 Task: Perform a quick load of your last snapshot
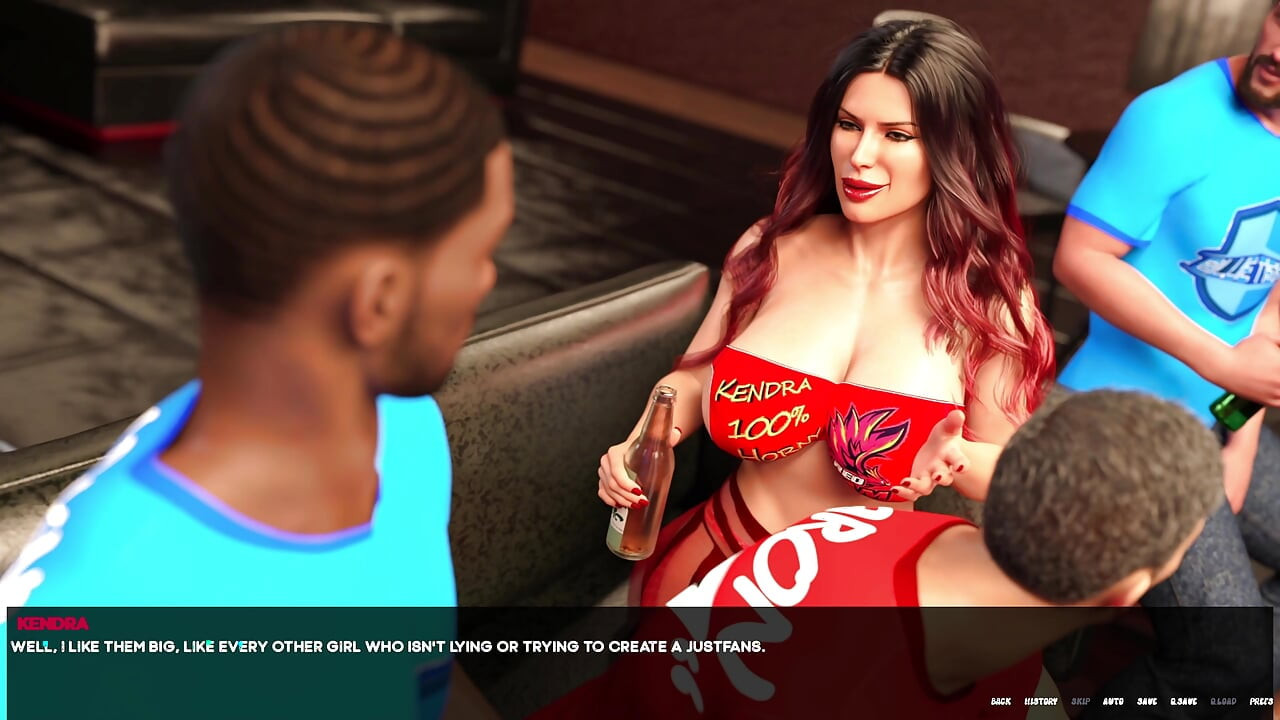(x=1222, y=700)
